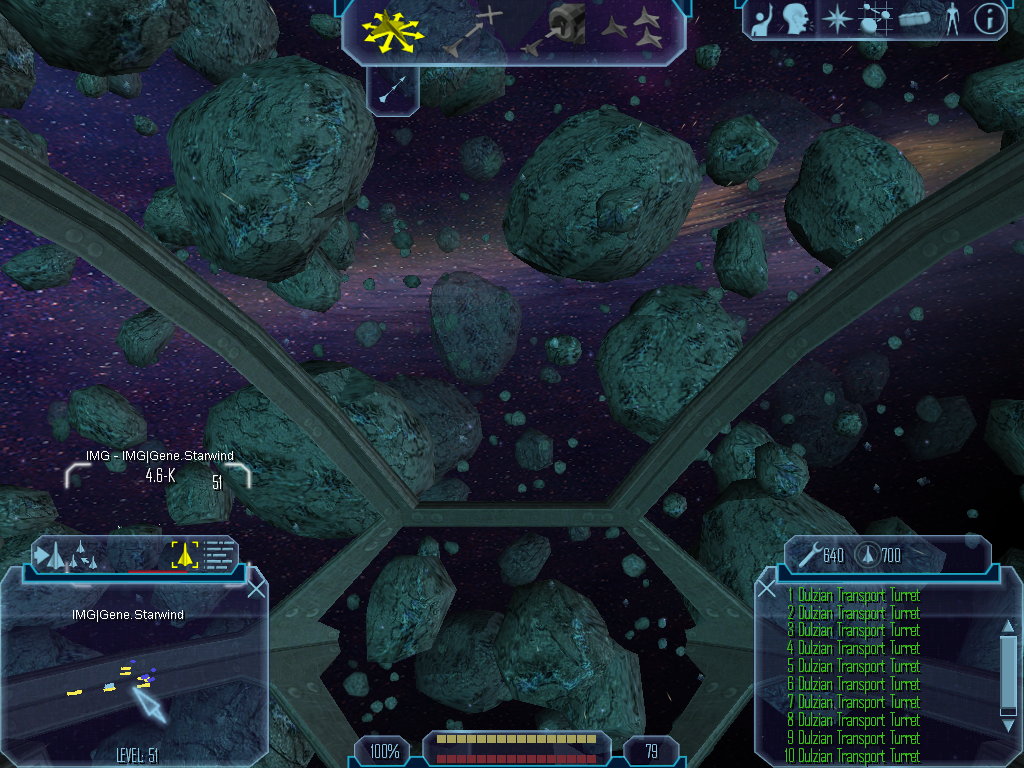1024x768 pixels.
Task: Open the waving person icon panel
Action: [762, 19]
